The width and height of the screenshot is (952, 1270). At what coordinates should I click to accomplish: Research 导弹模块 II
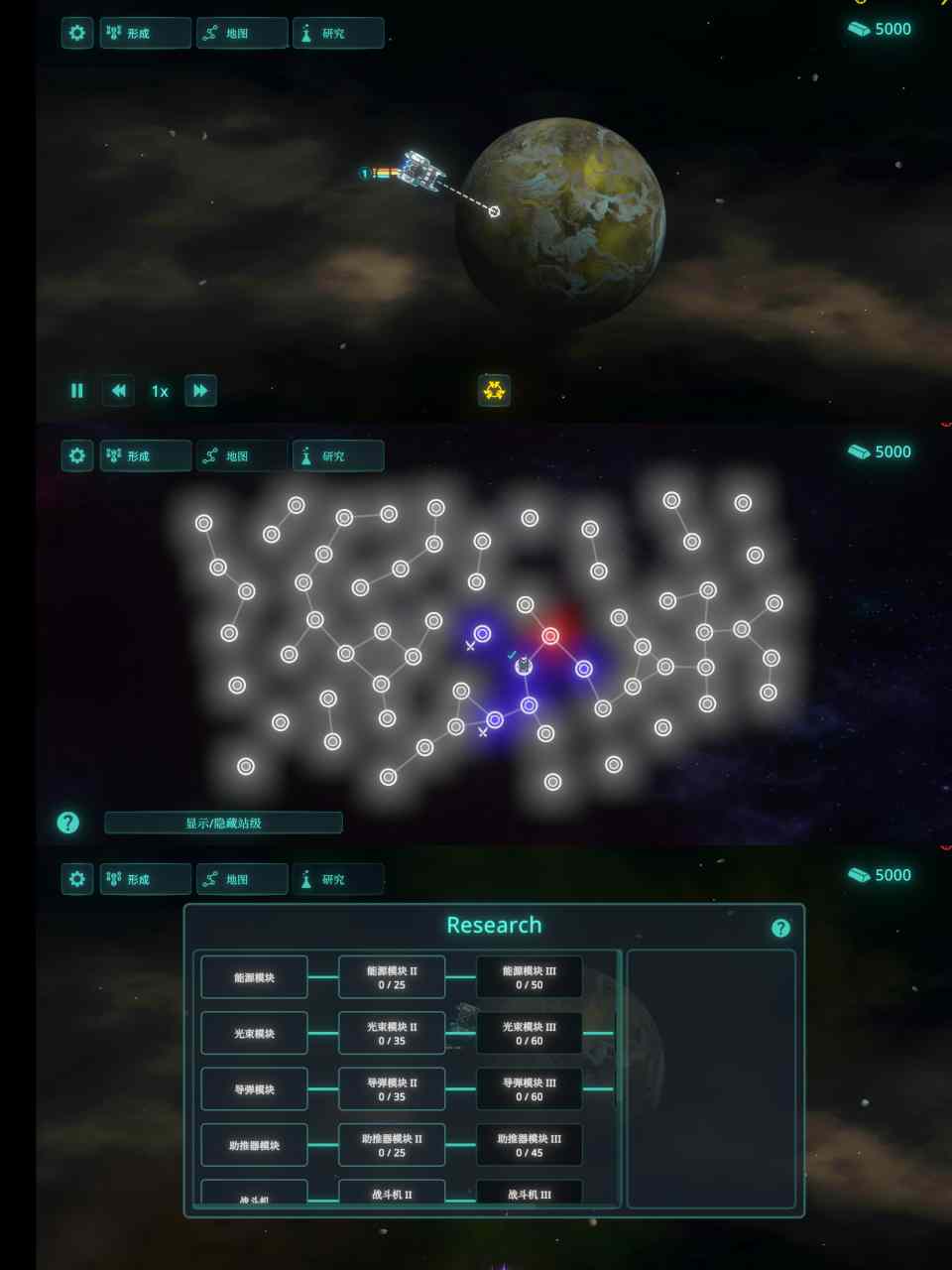(x=392, y=1089)
